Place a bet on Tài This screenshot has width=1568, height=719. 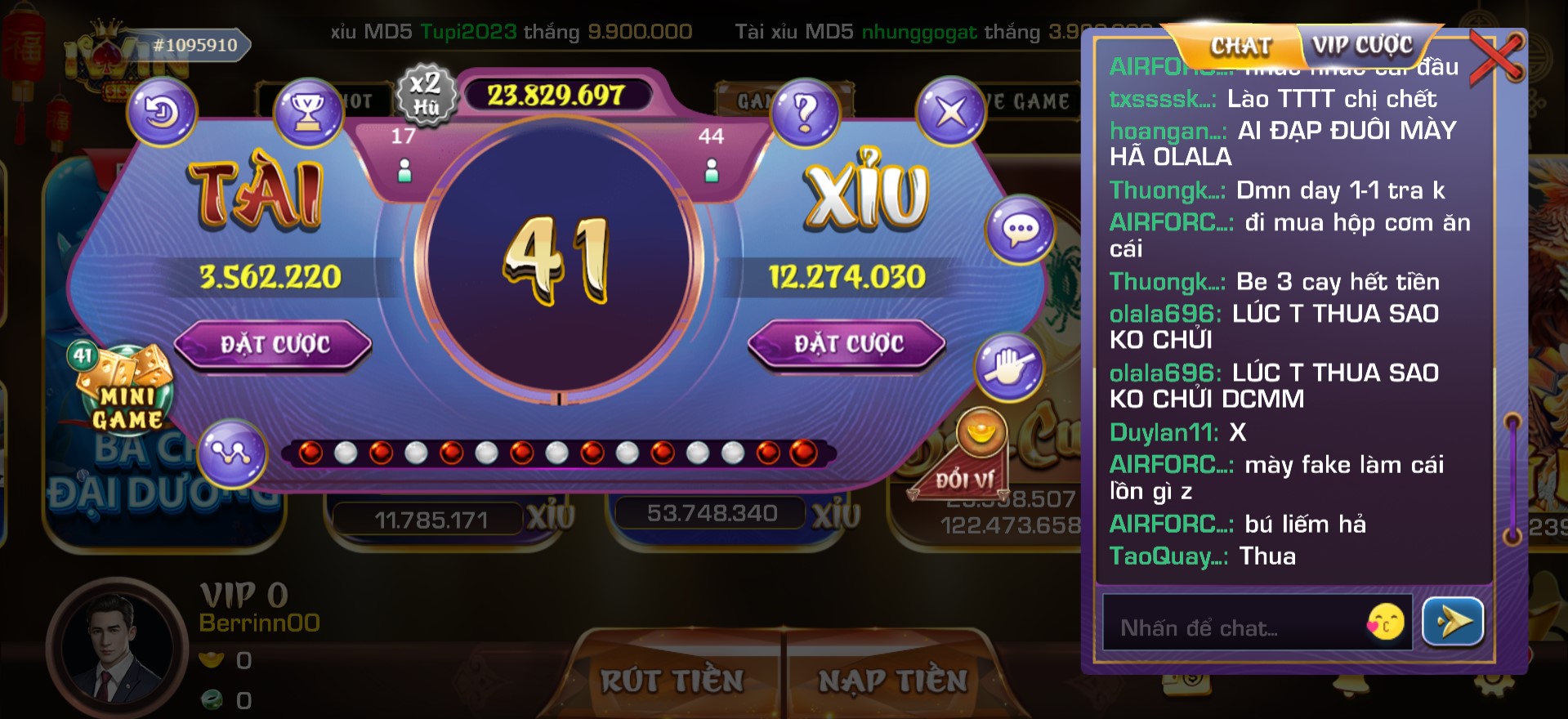click(x=273, y=344)
